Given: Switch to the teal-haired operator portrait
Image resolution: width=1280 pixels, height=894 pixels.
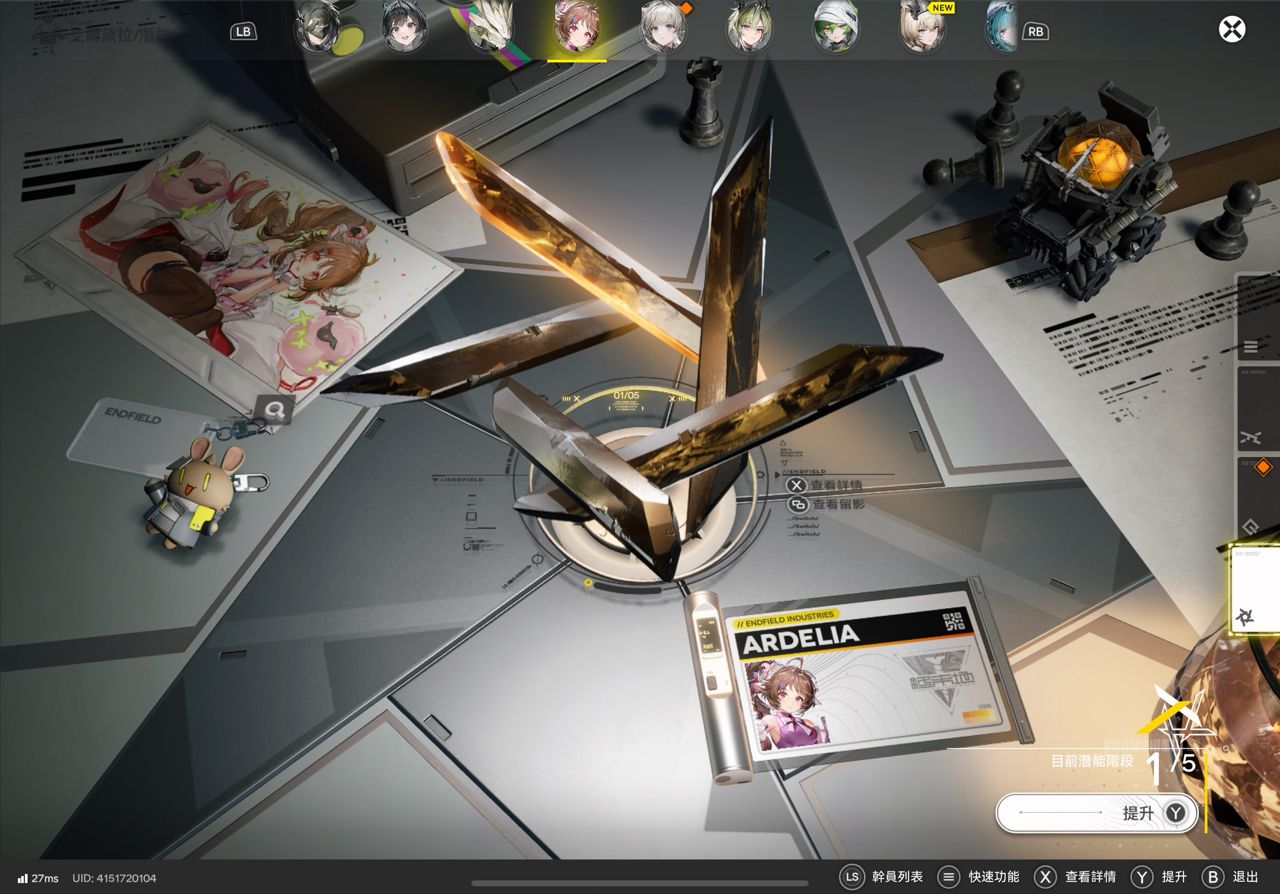Looking at the screenshot, I should (1001, 27).
